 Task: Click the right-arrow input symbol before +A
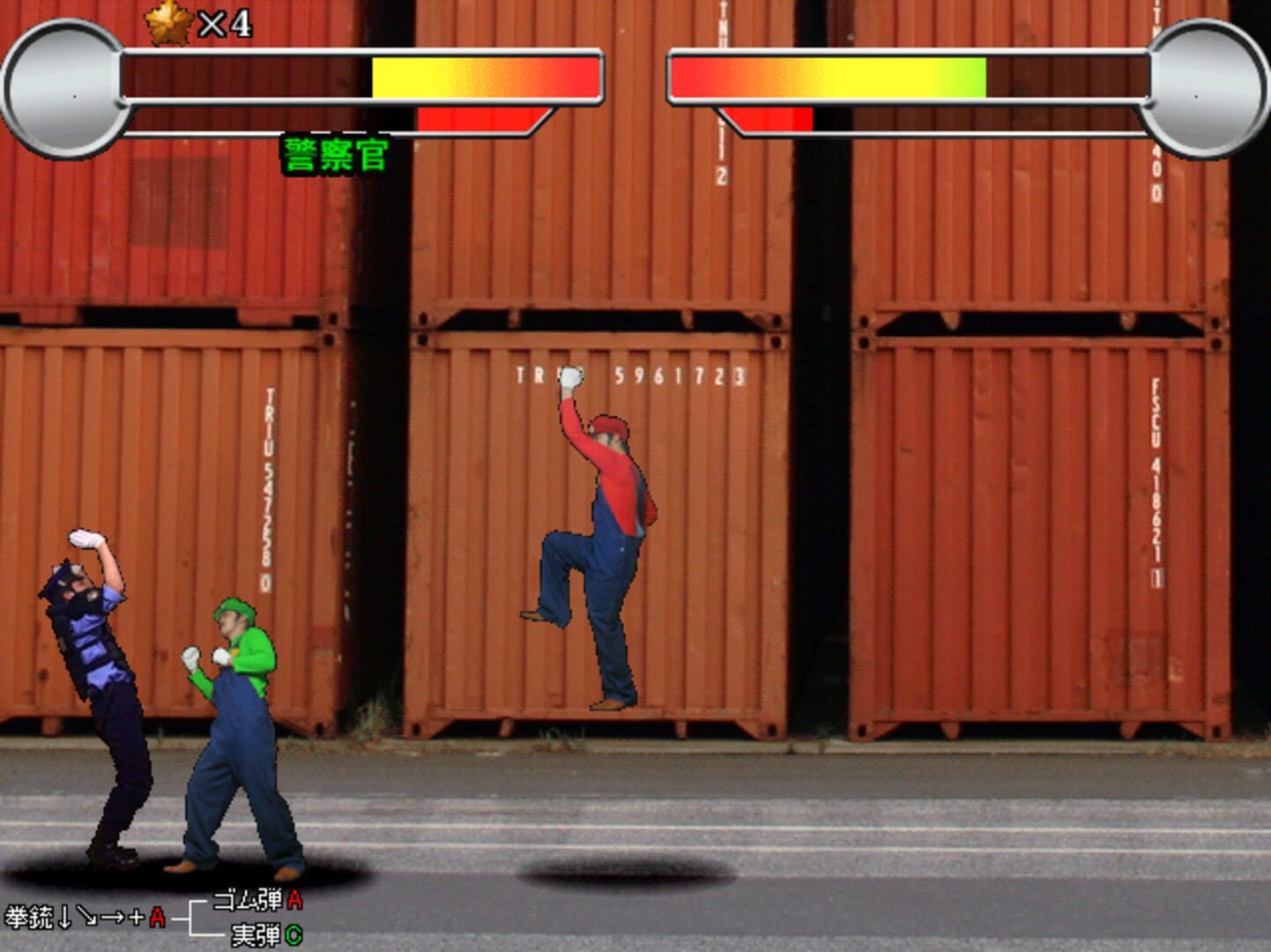113,917
